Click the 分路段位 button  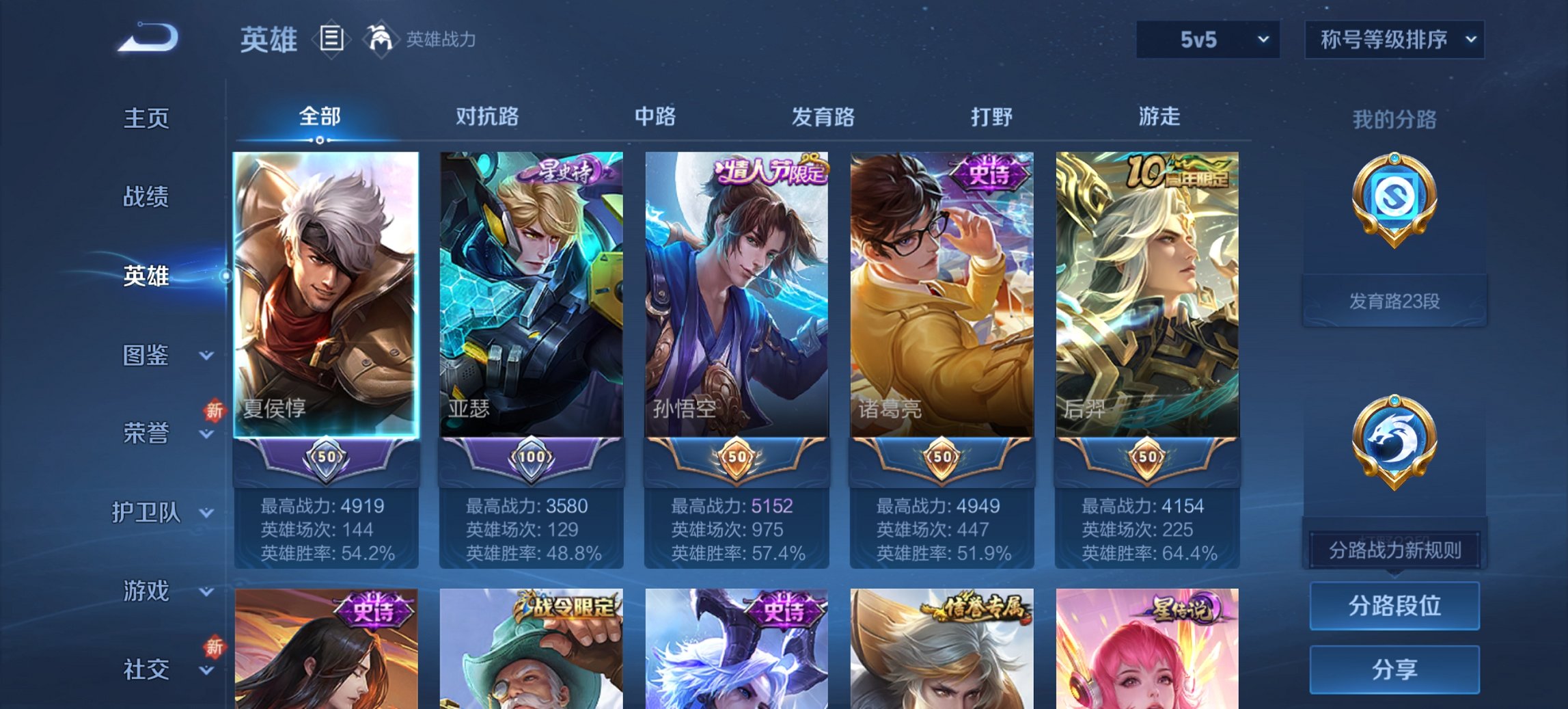pyautogui.click(x=1394, y=606)
